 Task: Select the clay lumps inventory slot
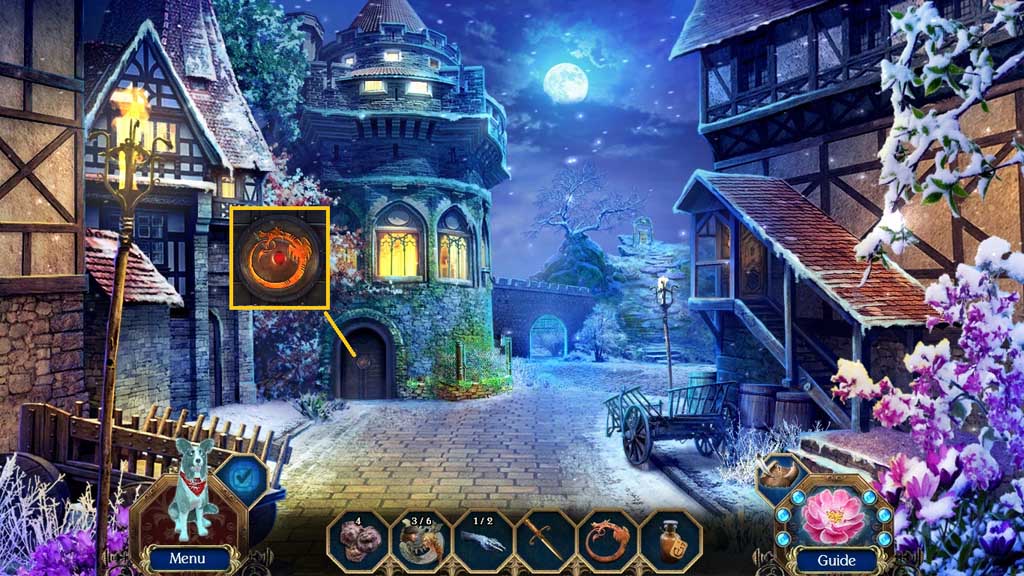coord(358,540)
